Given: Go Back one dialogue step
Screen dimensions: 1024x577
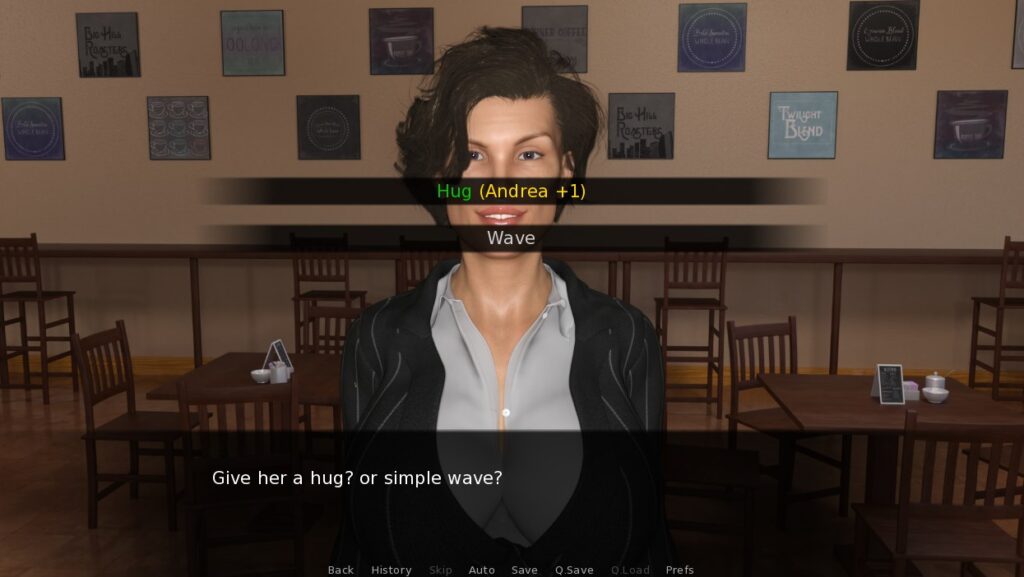Looking at the screenshot, I should coord(341,570).
